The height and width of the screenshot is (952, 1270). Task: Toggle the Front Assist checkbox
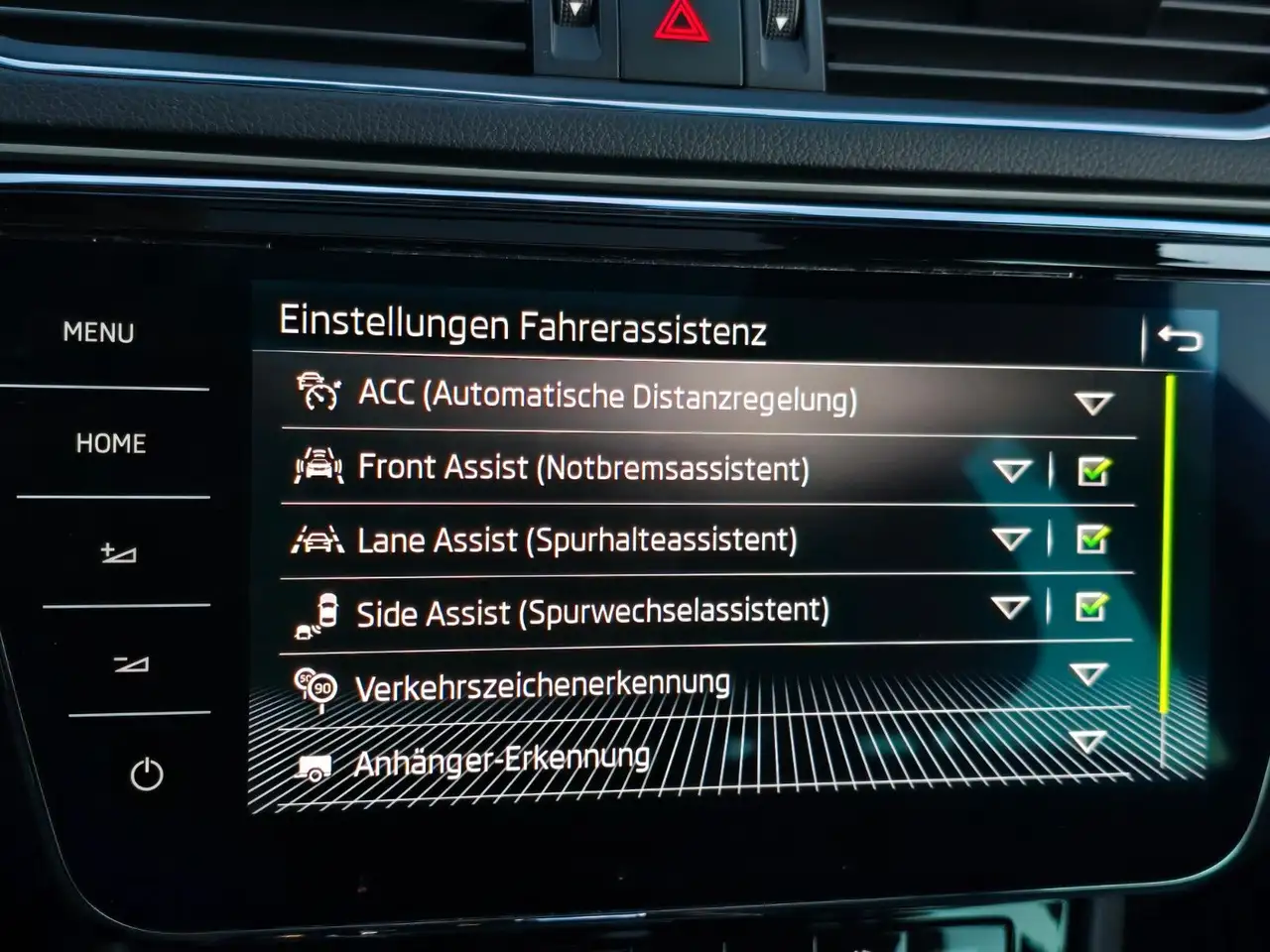point(1093,471)
